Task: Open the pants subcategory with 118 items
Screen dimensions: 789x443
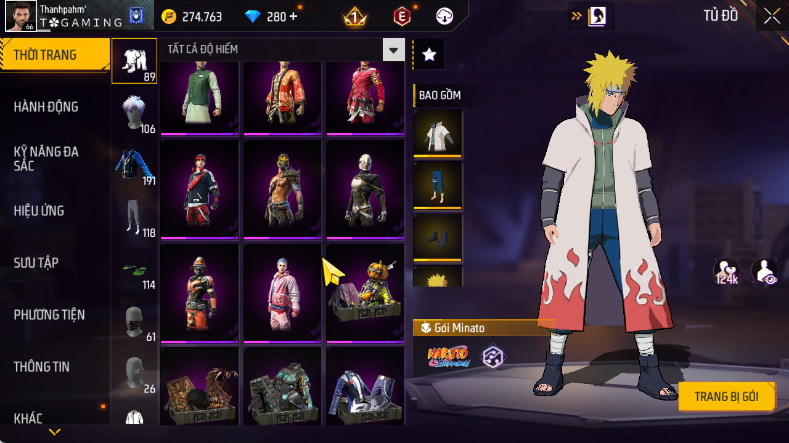Action: pos(133,218)
